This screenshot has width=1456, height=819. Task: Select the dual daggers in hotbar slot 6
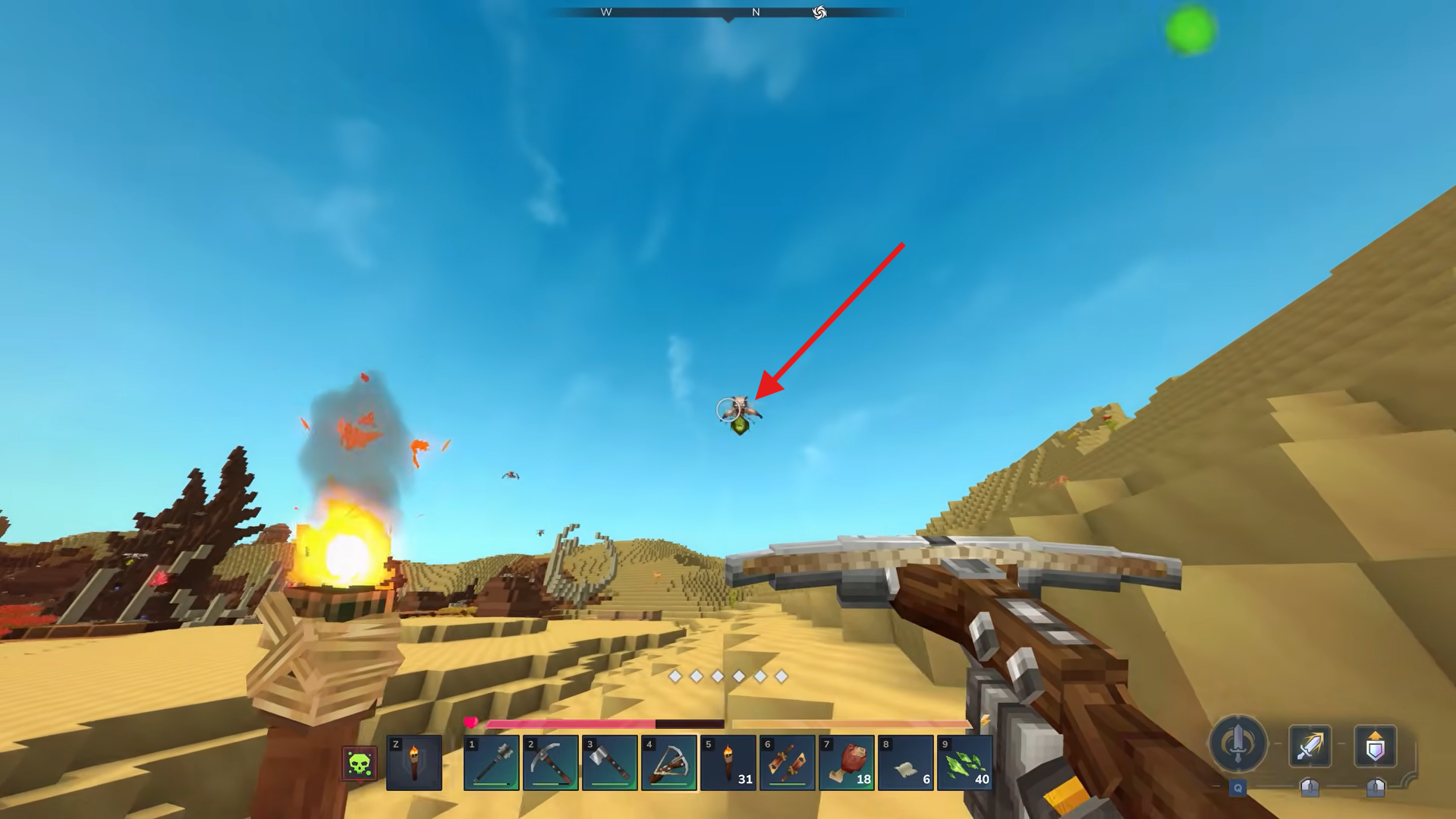(x=786, y=763)
